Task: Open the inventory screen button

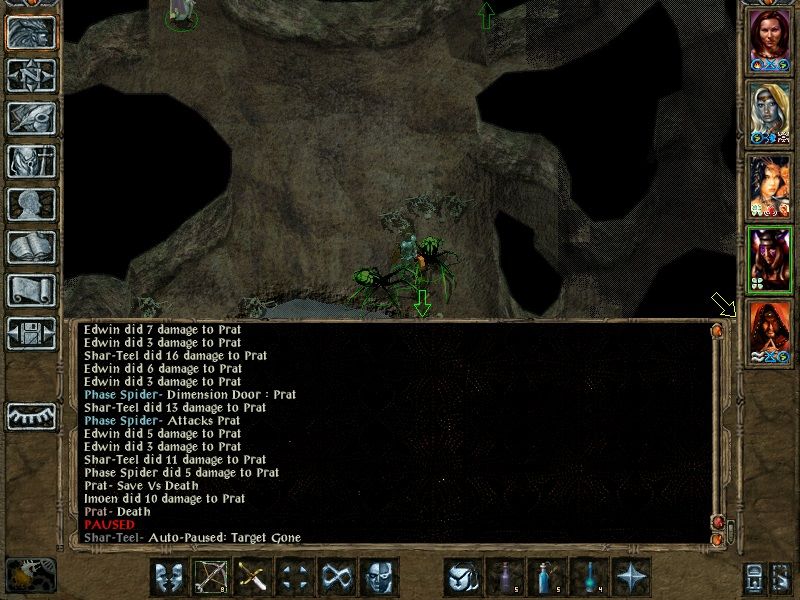Action: click(31, 161)
